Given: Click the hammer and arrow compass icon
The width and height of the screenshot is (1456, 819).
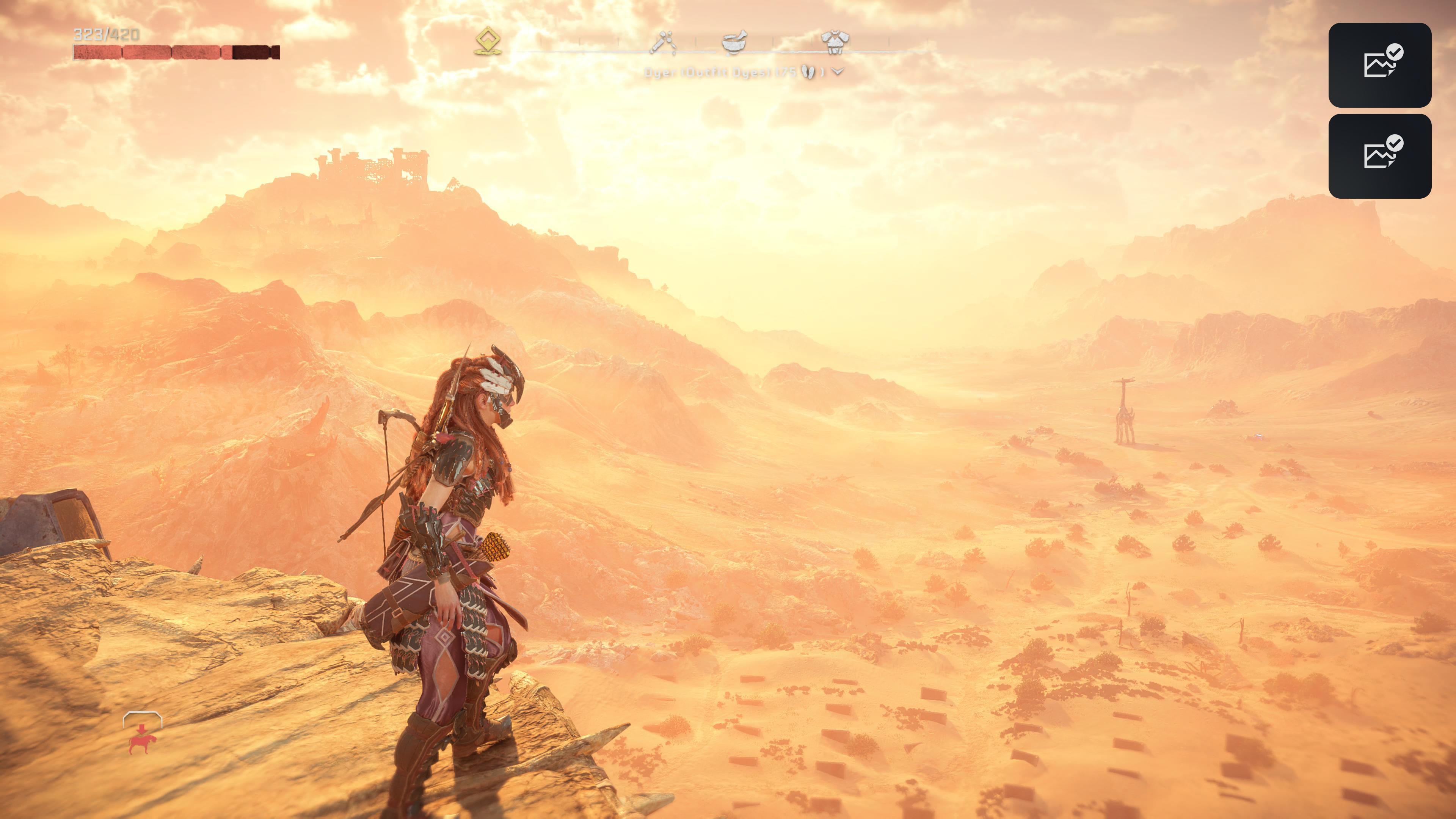Looking at the screenshot, I should [662, 42].
